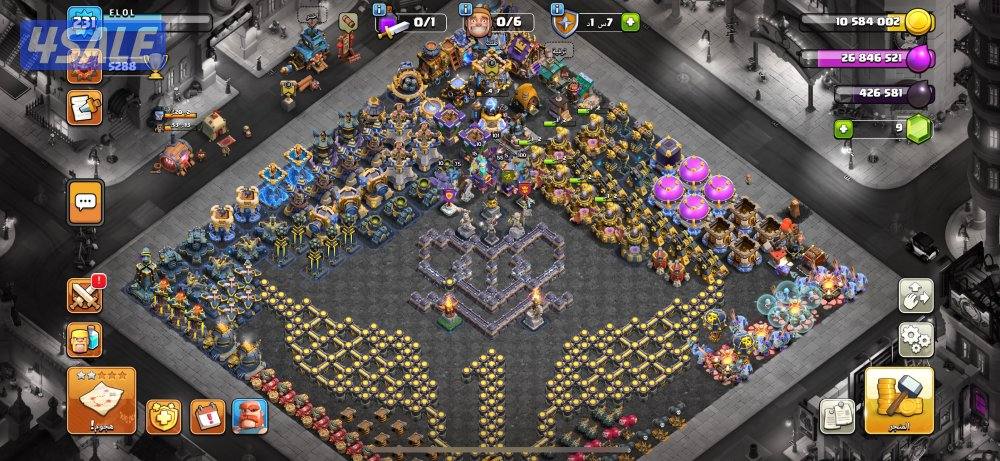Open the events calendar
The image size is (1000, 461).
[207, 416]
